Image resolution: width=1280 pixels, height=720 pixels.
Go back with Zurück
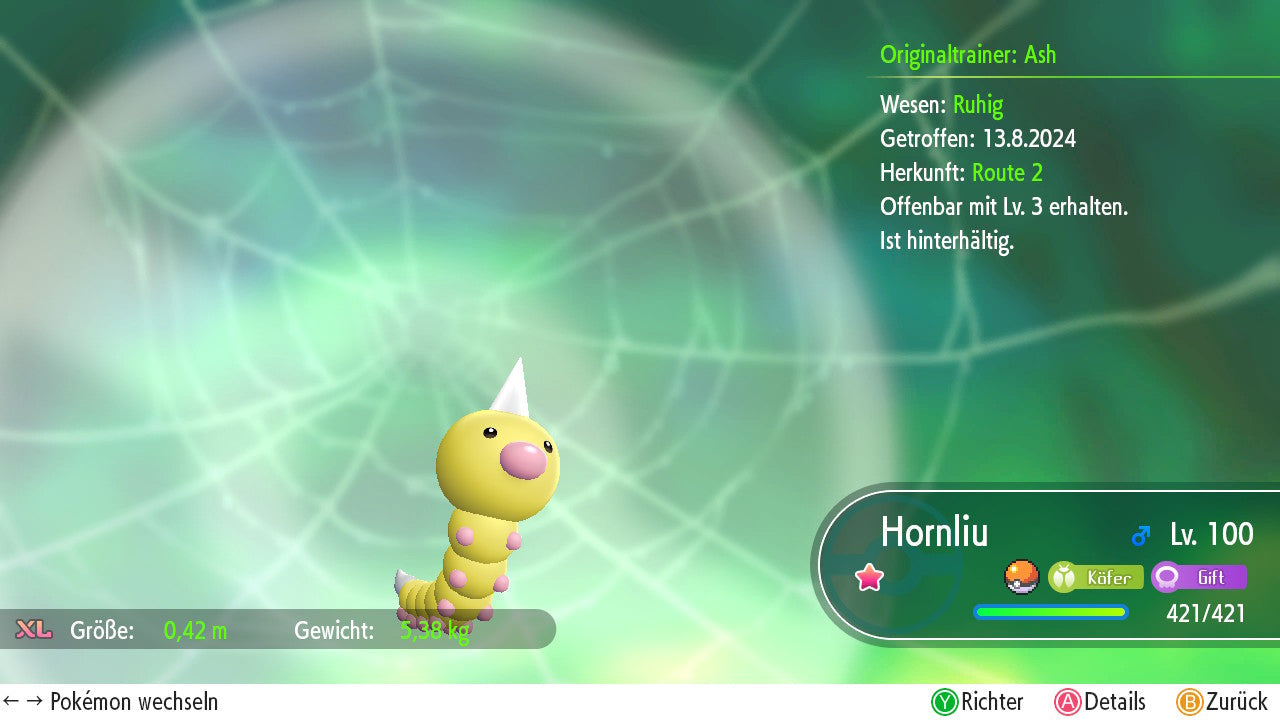[1222, 702]
